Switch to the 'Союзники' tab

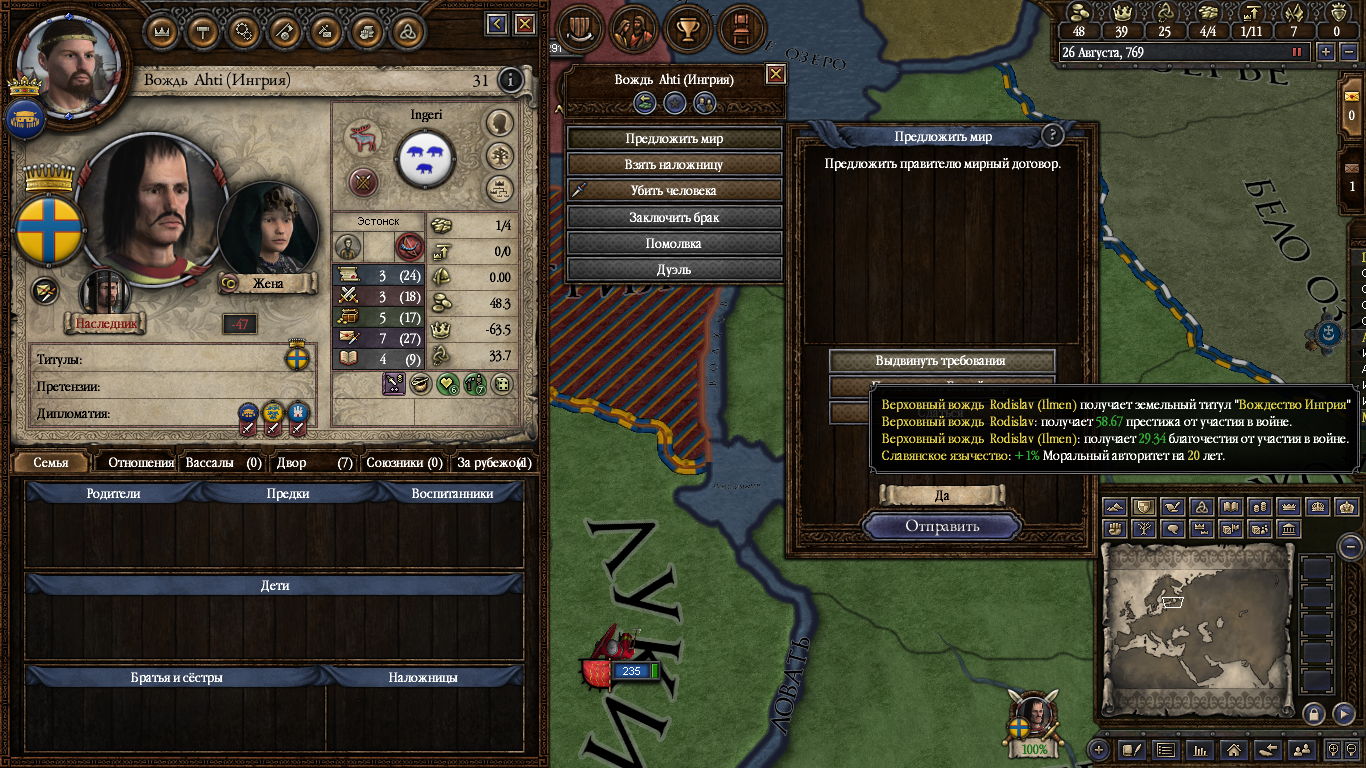point(404,463)
